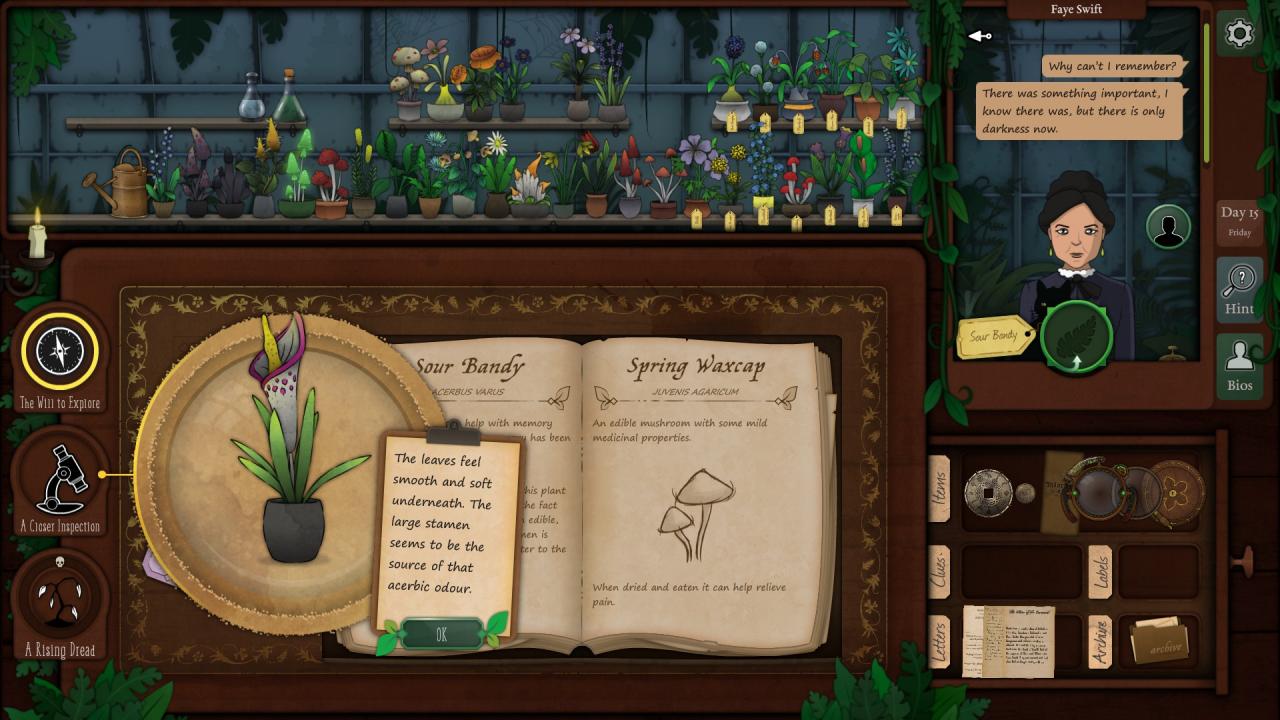The image size is (1280, 720).
Task: Open the Bios panel
Action: click(x=1239, y=365)
